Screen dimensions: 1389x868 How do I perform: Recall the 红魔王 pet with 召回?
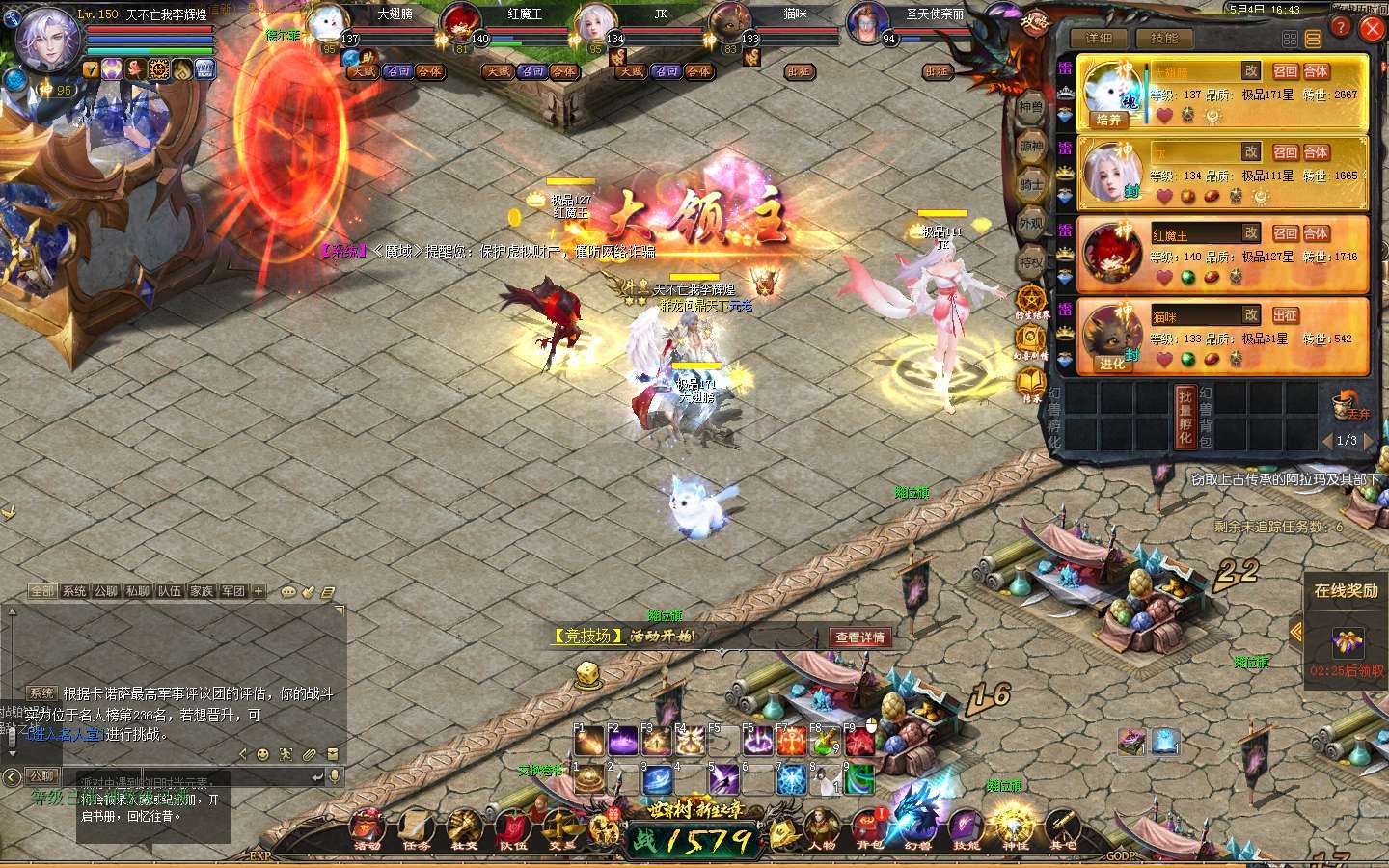click(x=1285, y=233)
